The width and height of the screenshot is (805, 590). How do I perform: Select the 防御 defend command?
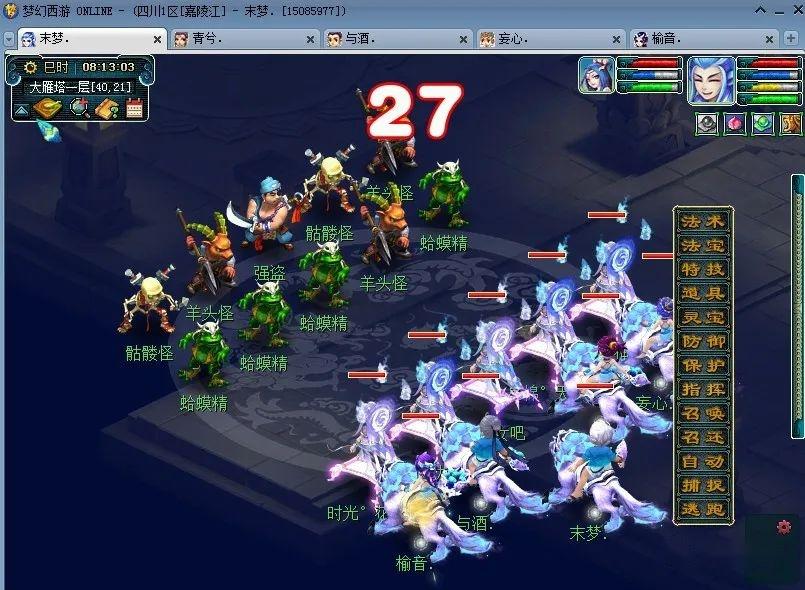coord(703,342)
